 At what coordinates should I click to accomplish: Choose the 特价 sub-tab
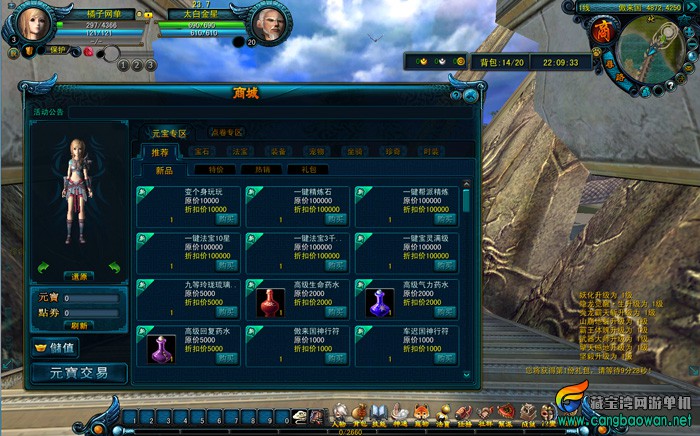215,170
